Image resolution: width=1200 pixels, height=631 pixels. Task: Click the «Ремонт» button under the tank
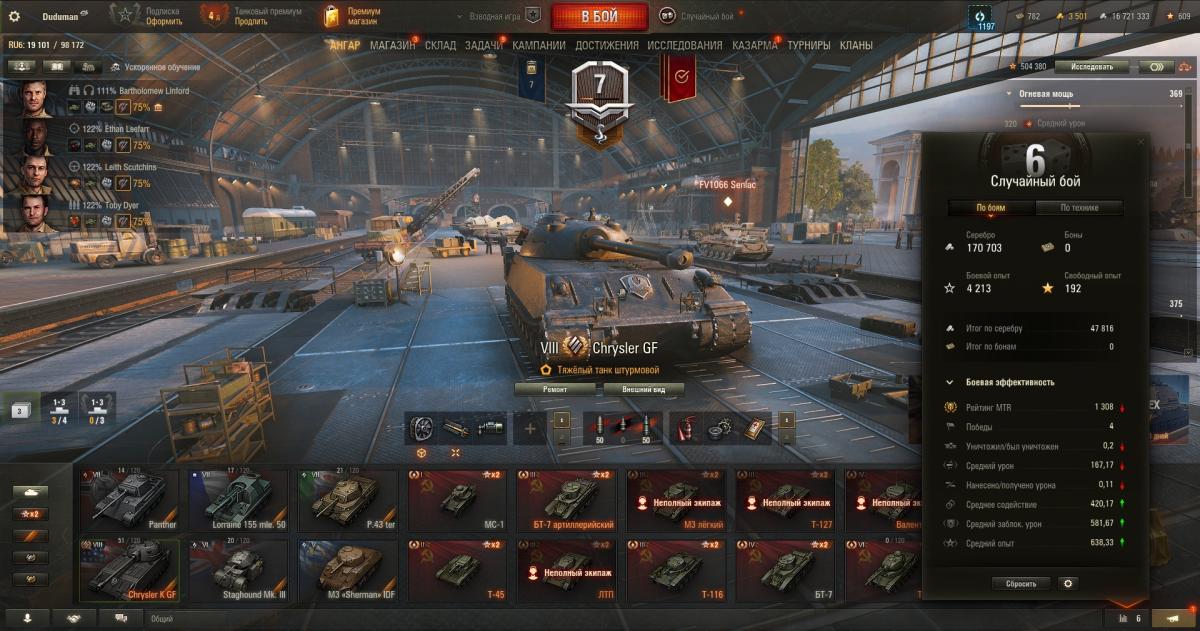click(x=555, y=389)
